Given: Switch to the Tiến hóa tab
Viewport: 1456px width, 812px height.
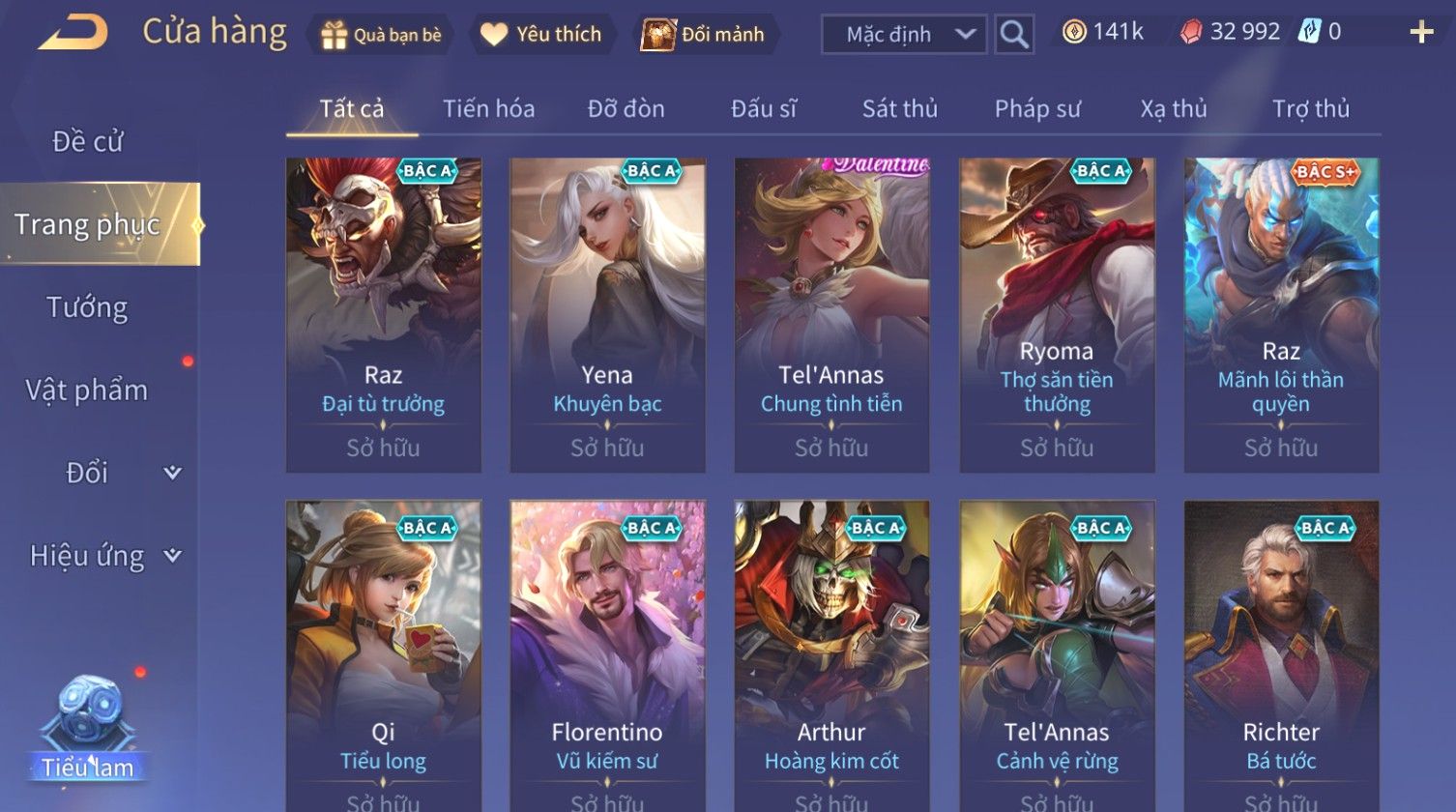Looking at the screenshot, I should pyautogui.click(x=488, y=109).
